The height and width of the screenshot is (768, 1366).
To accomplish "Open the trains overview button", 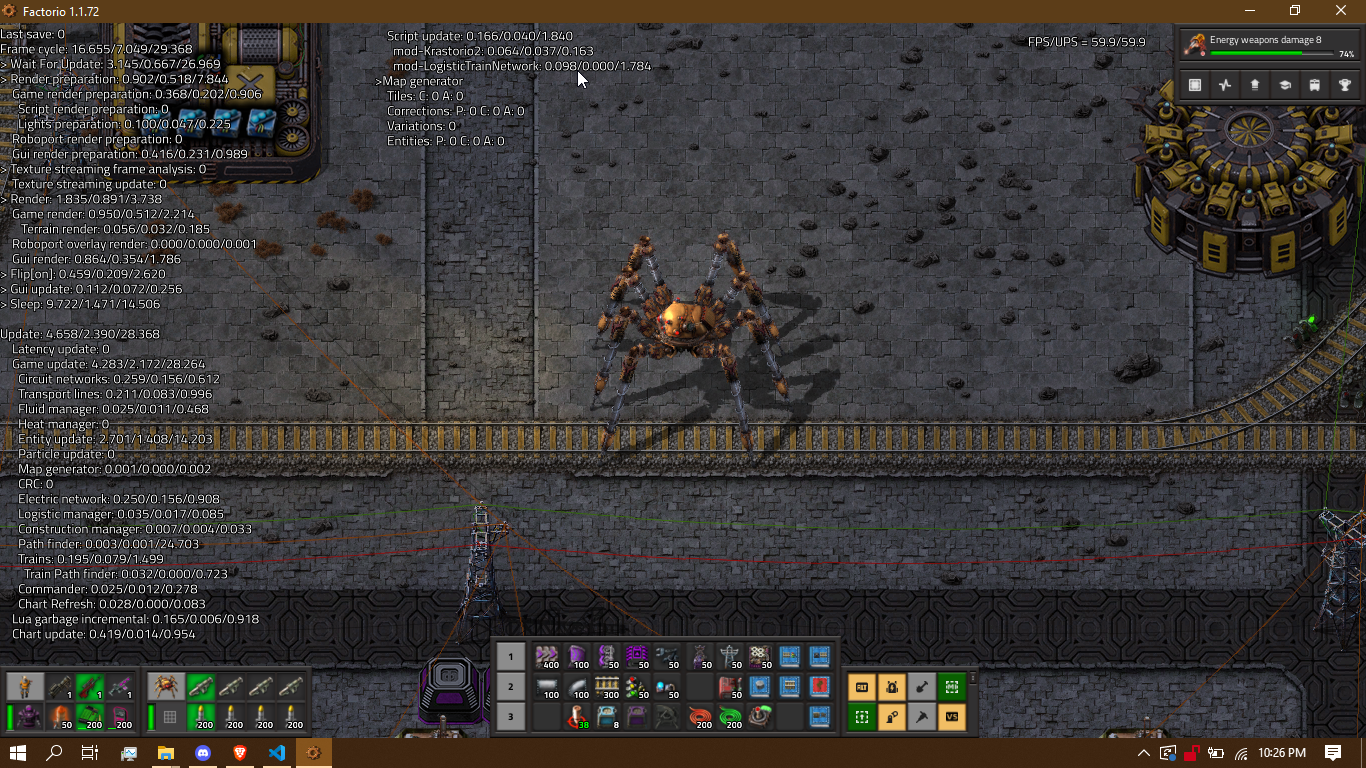I will [x=1315, y=85].
